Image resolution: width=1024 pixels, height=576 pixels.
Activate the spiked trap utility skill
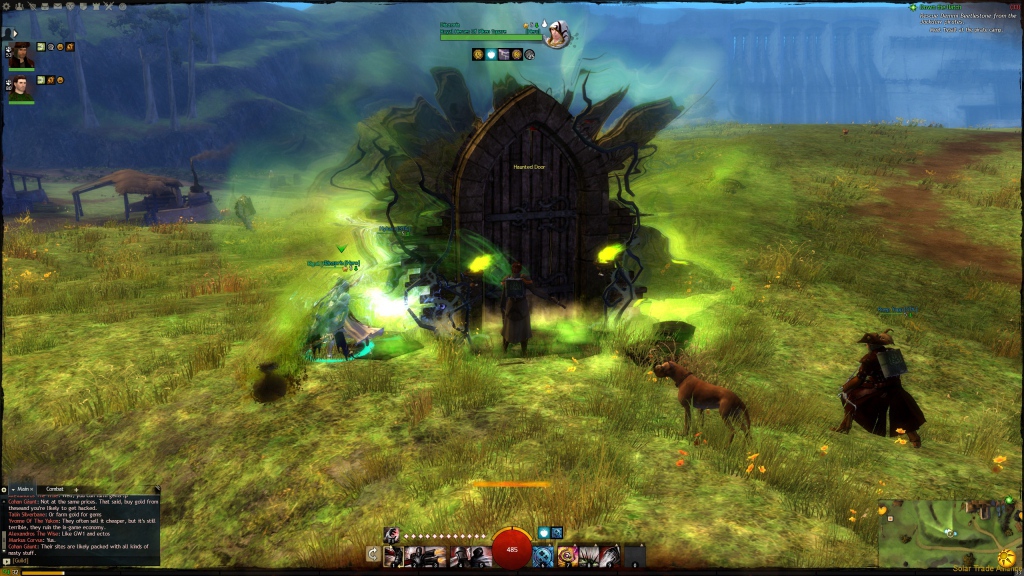tap(588, 555)
